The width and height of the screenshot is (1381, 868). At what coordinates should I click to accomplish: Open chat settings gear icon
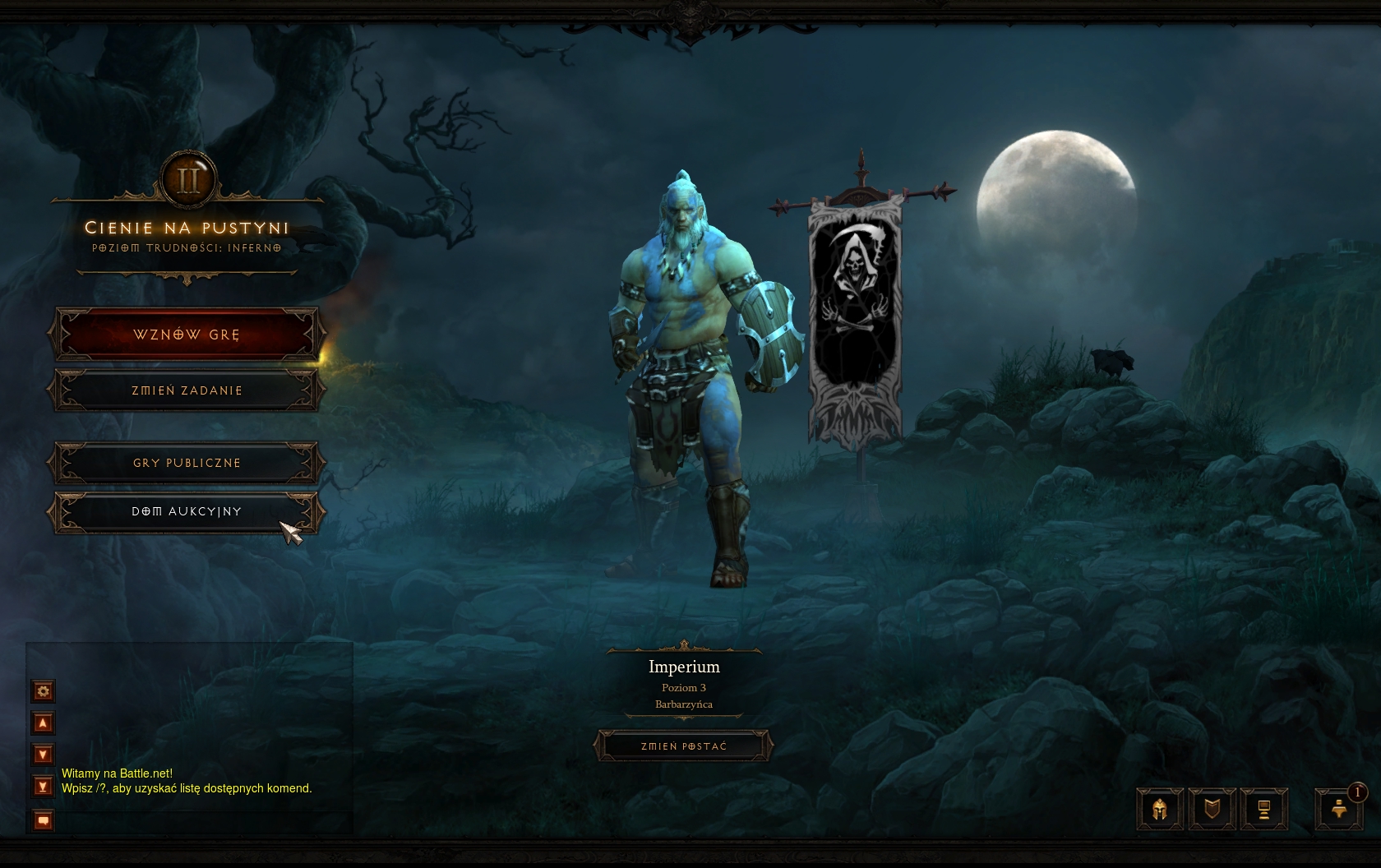tap(44, 691)
